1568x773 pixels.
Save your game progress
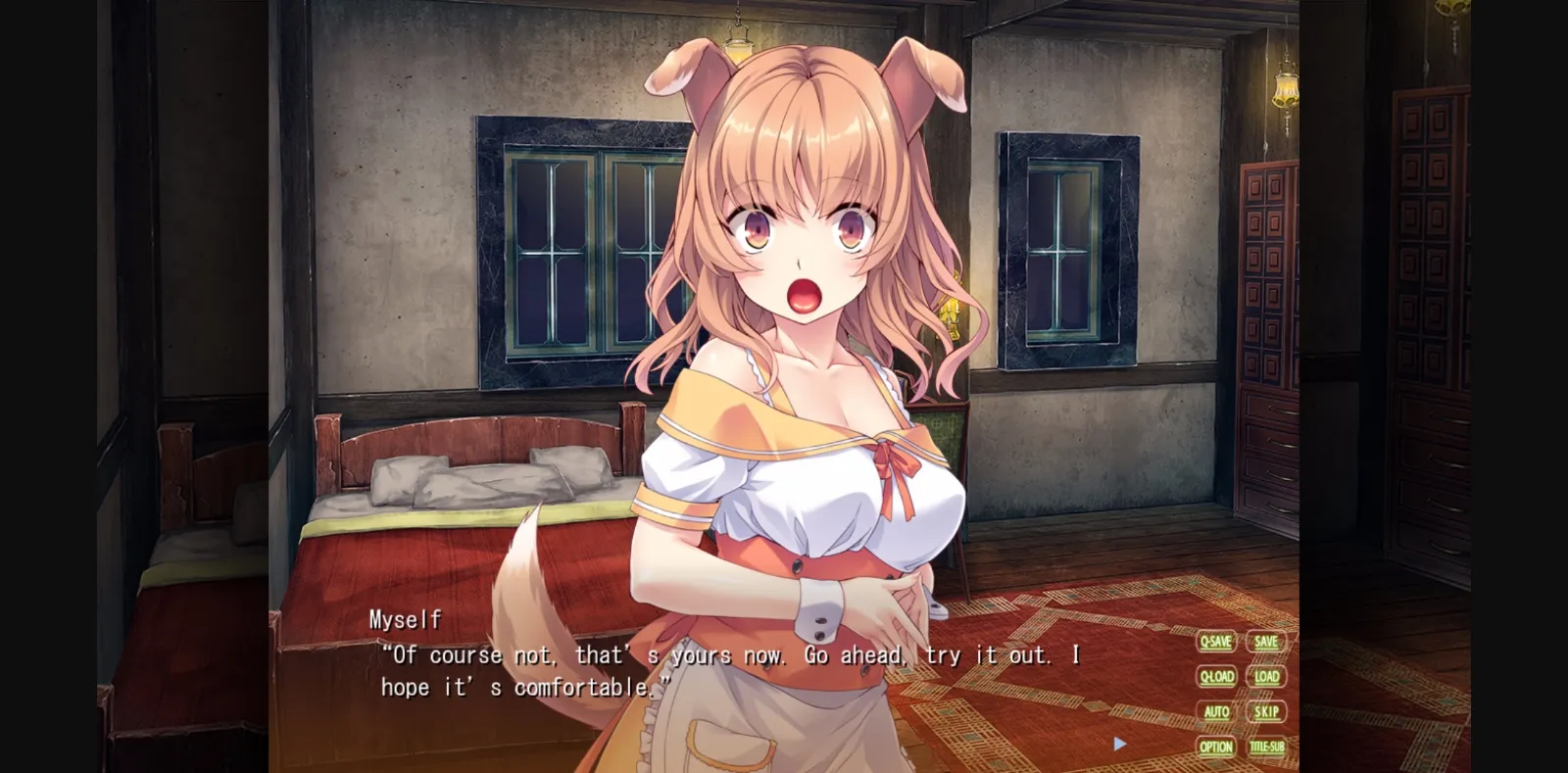coord(1265,642)
